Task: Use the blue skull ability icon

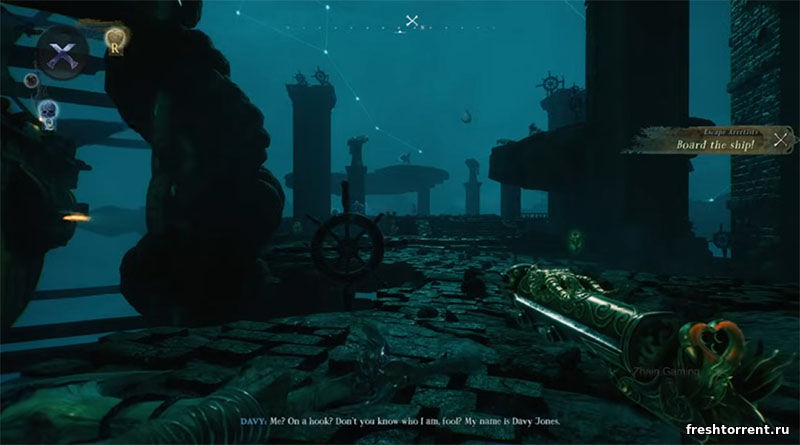Action: pos(46,108)
